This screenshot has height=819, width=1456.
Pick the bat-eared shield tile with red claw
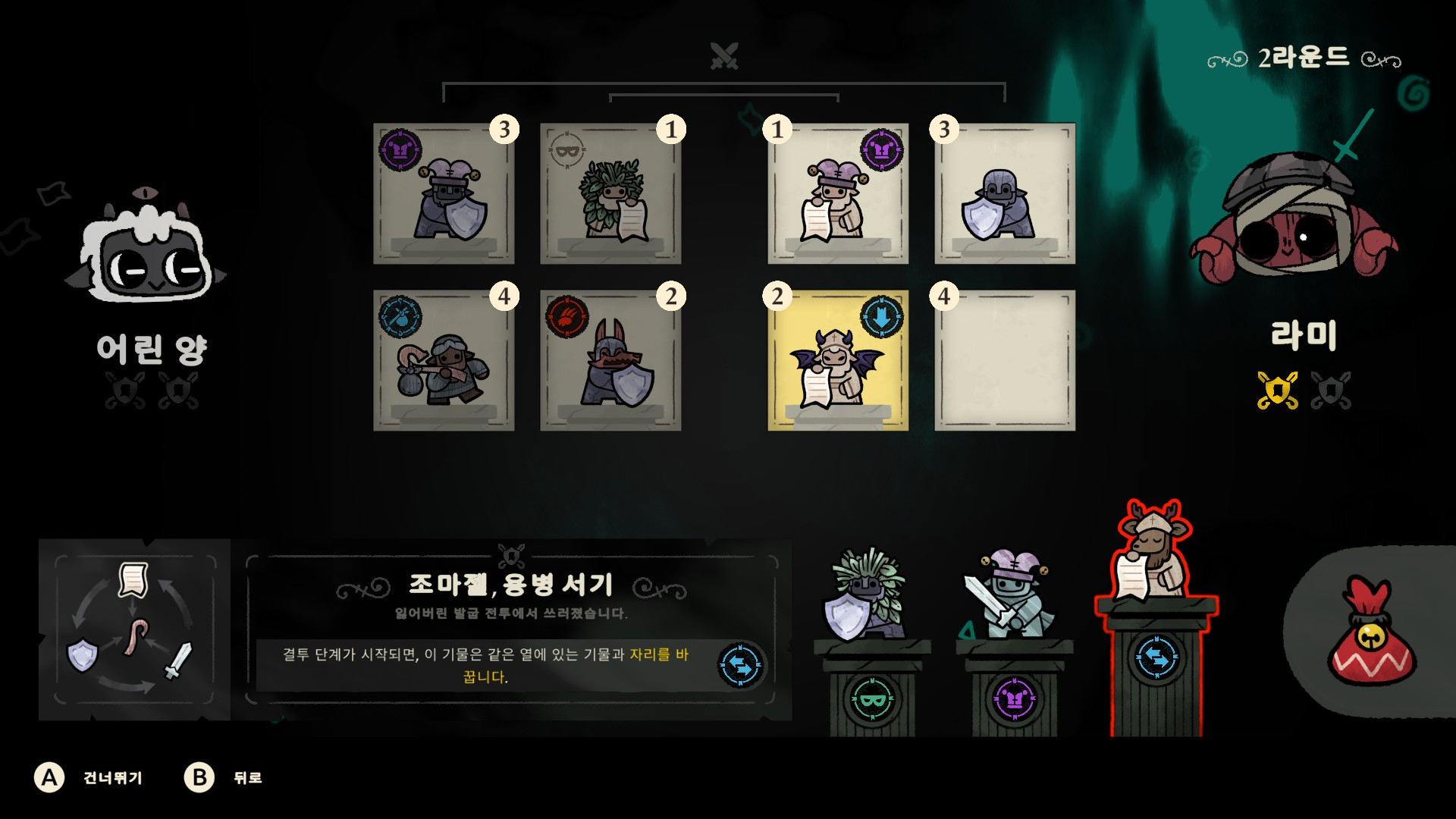(610, 361)
